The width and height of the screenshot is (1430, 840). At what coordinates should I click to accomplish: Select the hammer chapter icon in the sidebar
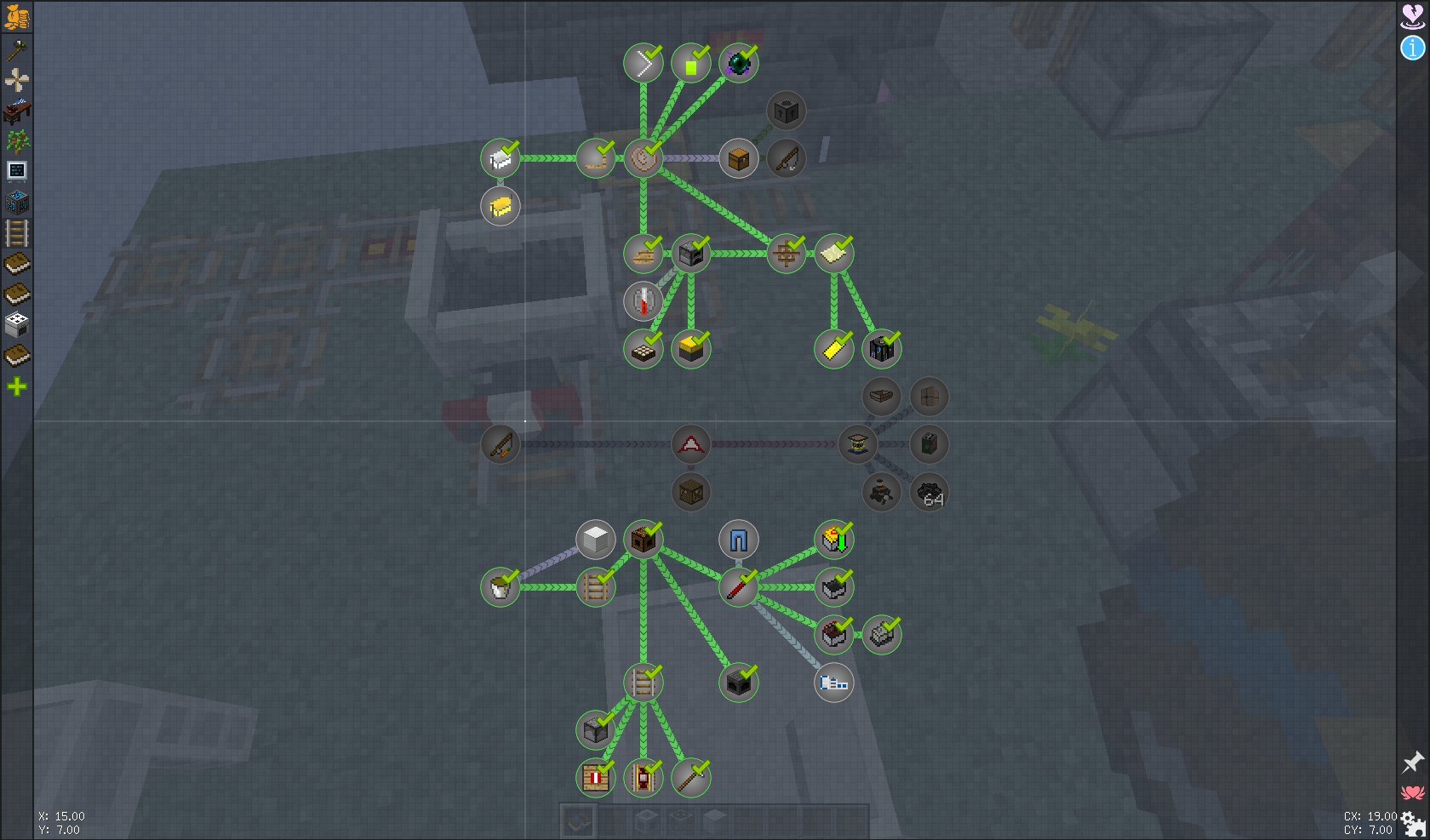coord(18,49)
